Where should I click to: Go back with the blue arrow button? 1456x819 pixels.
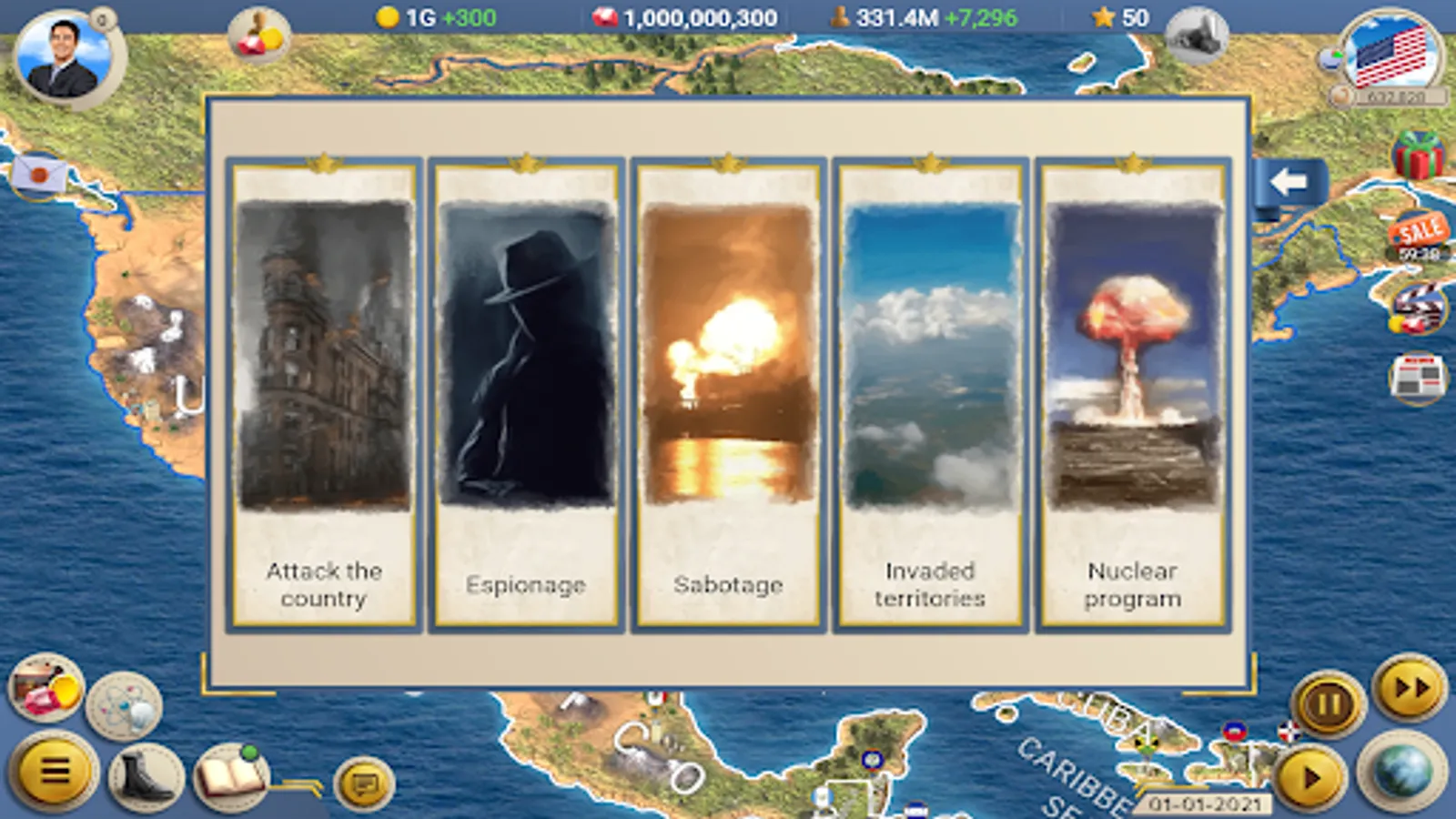point(1289,181)
